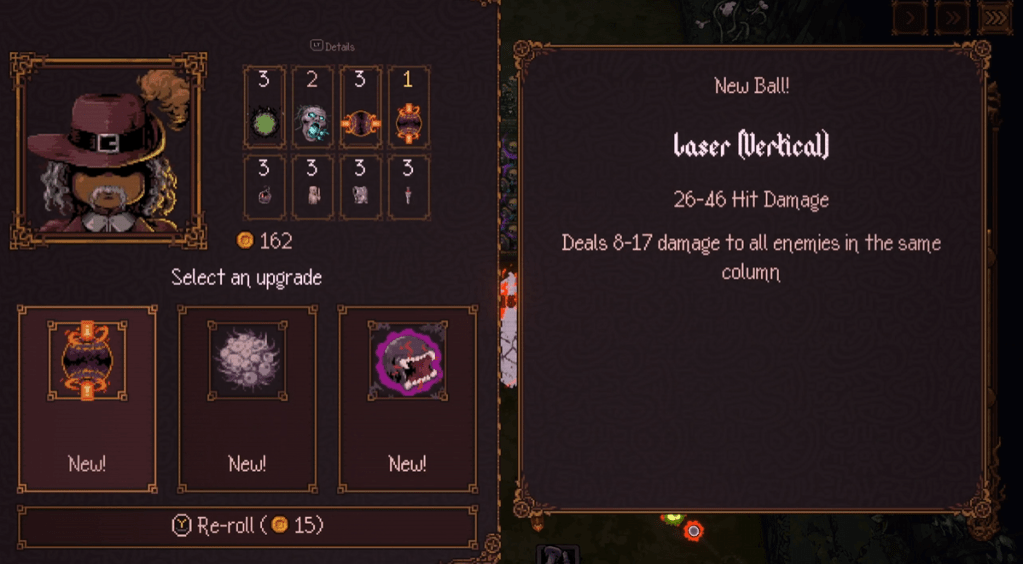Click the small dagger passive item slot

(409, 187)
